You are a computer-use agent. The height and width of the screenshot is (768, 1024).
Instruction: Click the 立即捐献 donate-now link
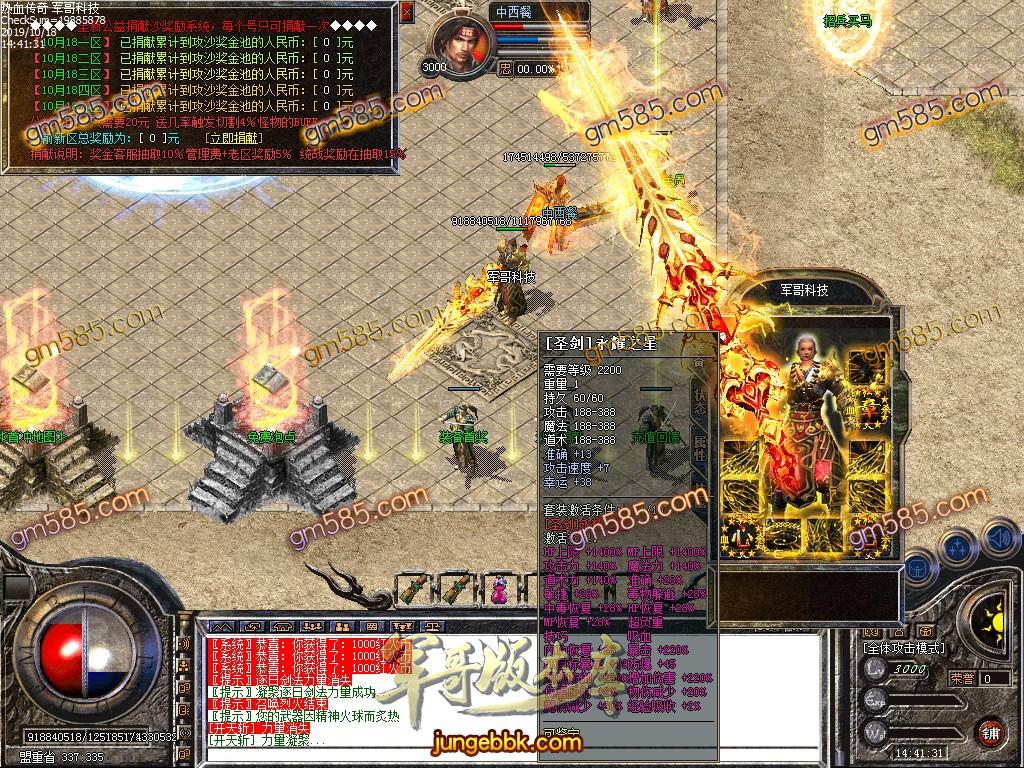[233, 138]
